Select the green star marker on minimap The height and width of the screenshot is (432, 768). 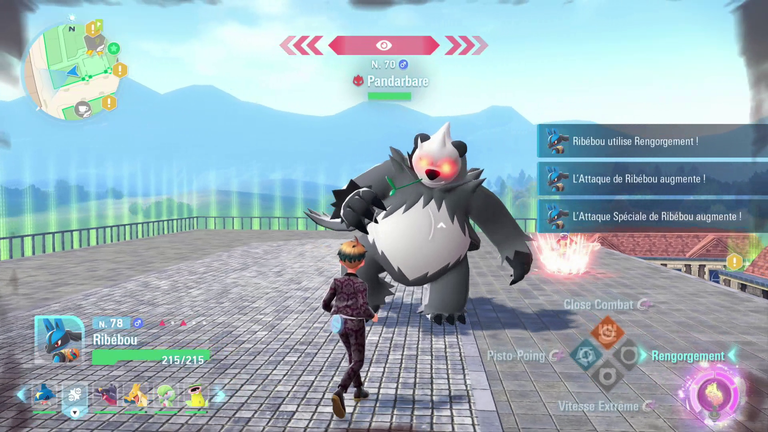[x=114, y=48]
